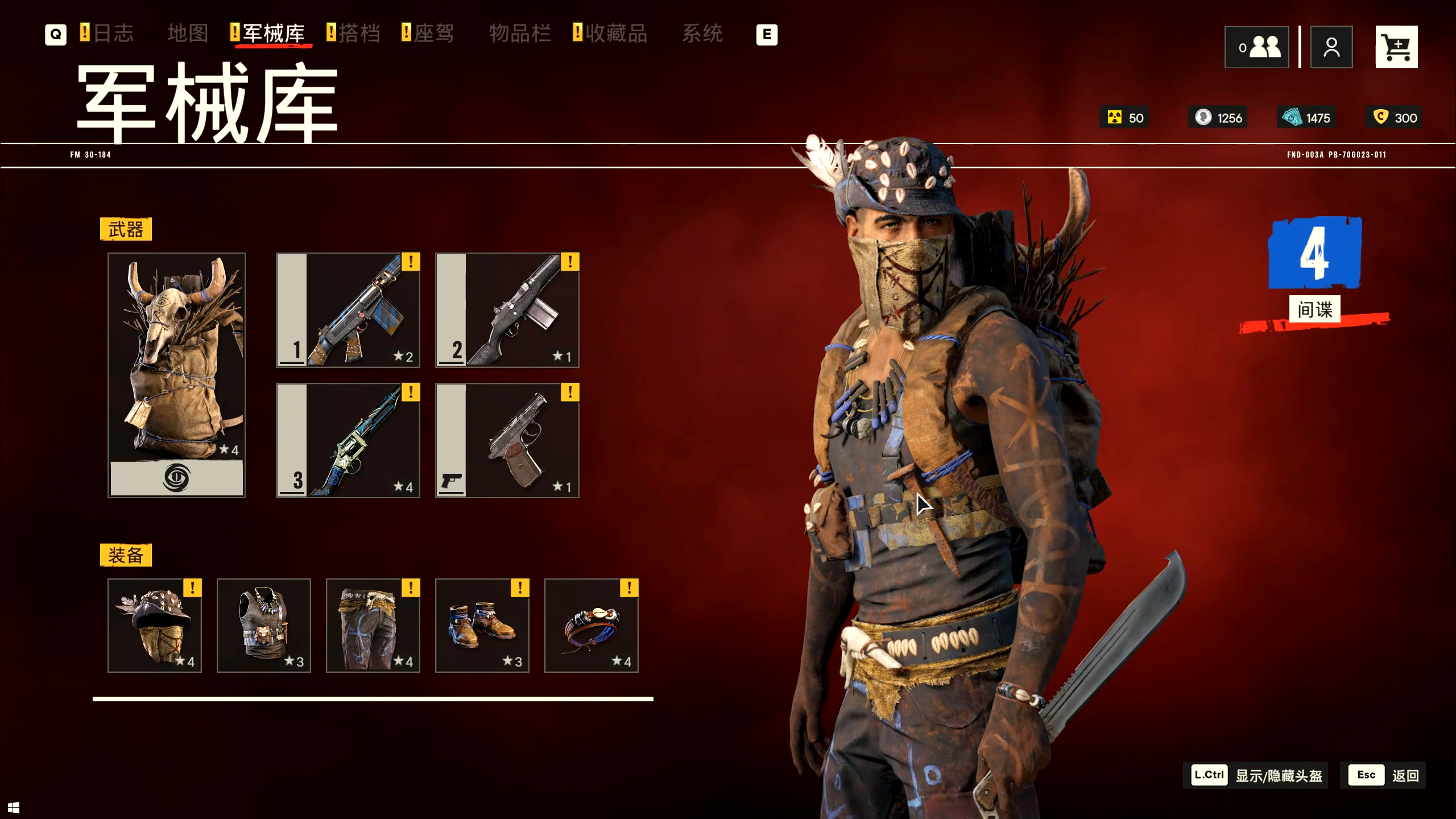Open the co-op friends panel
The image size is (1456, 819).
(x=1256, y=47)
